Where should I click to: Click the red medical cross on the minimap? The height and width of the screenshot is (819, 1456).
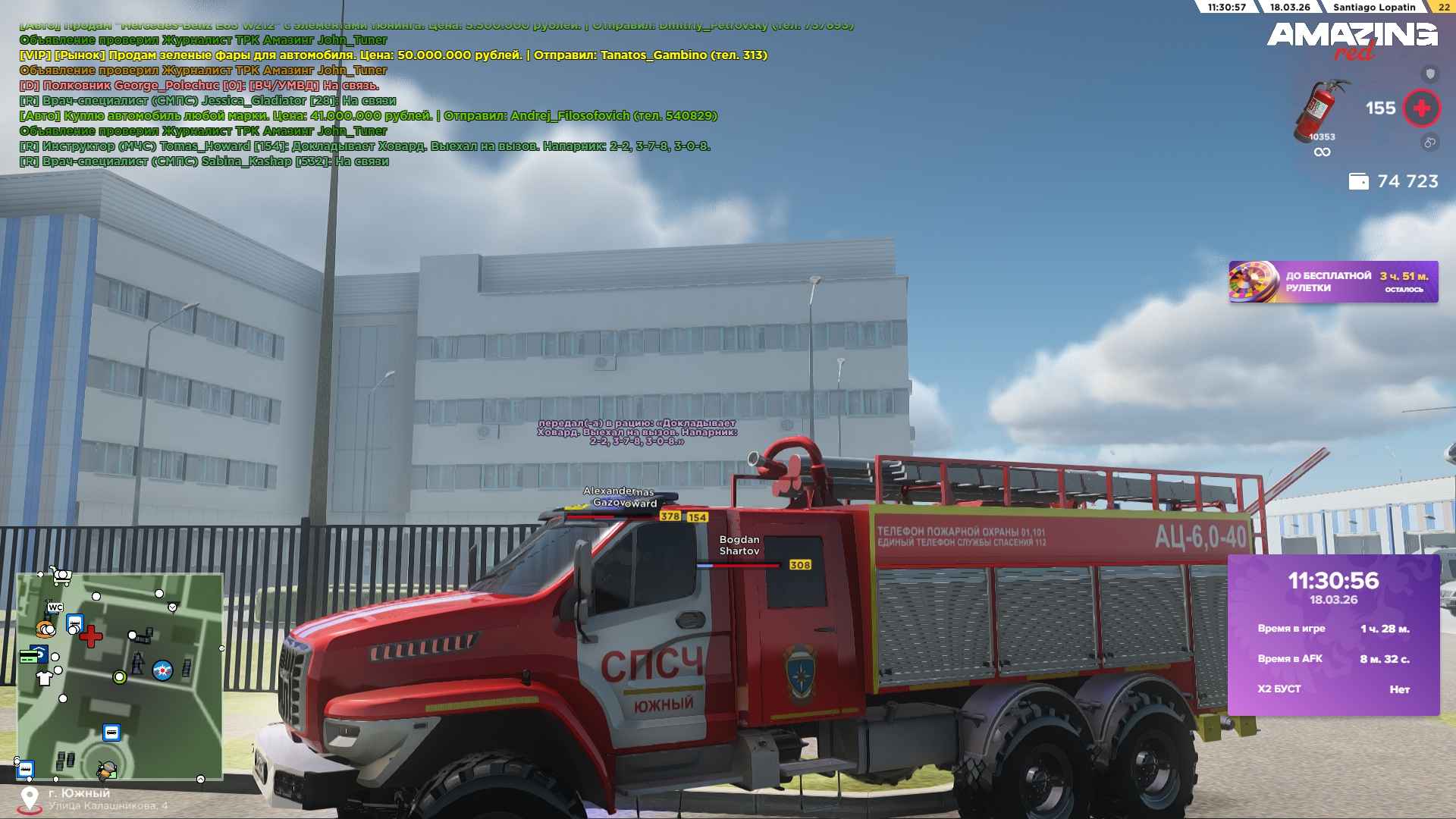pos(91,636)
